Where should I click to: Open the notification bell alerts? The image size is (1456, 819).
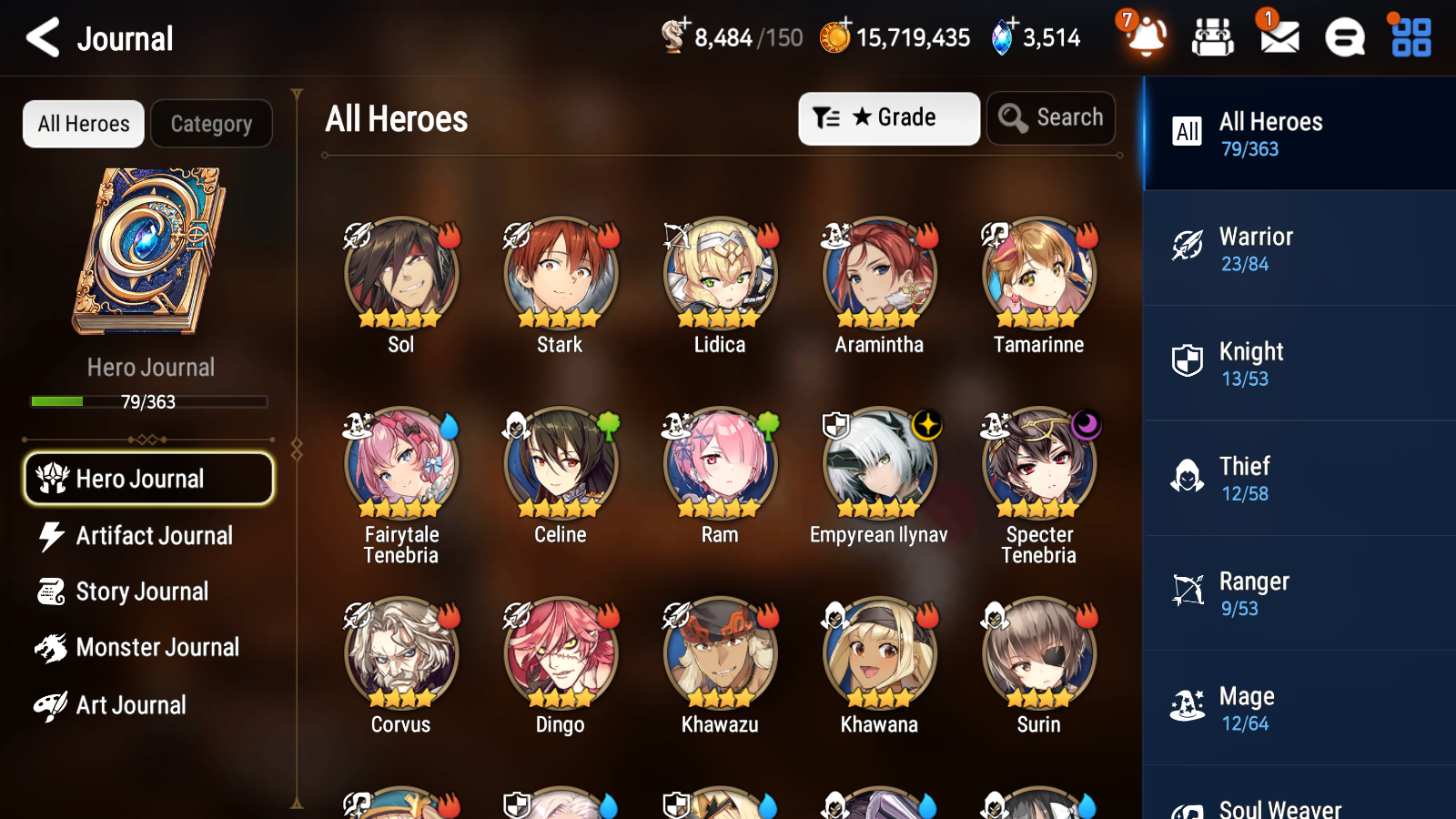[x=1146, y=38]
